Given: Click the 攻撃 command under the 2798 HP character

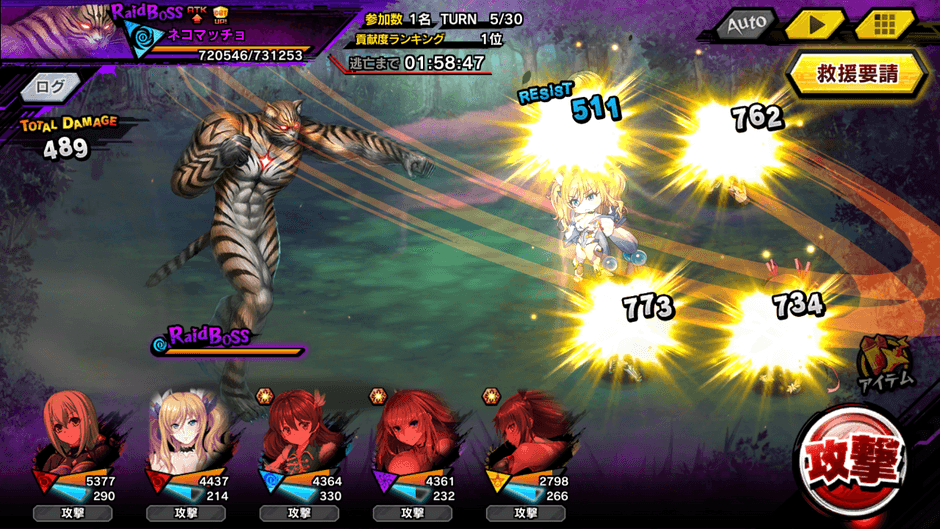Looking at the screenshot, I should 525,513.
